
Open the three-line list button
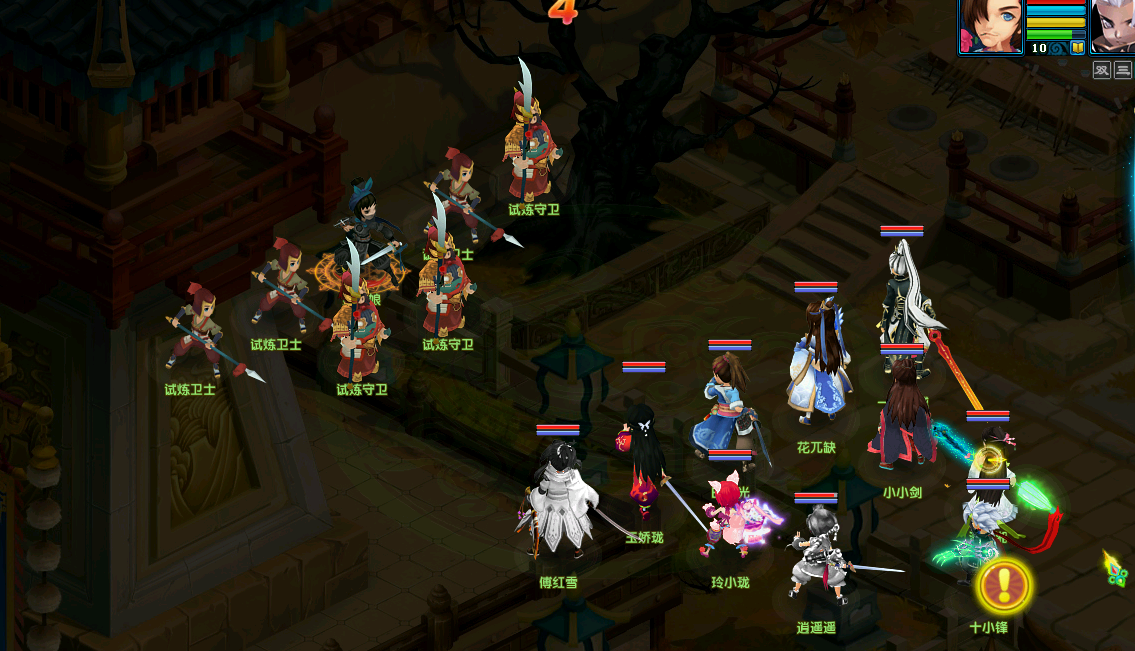[1123, 70]
